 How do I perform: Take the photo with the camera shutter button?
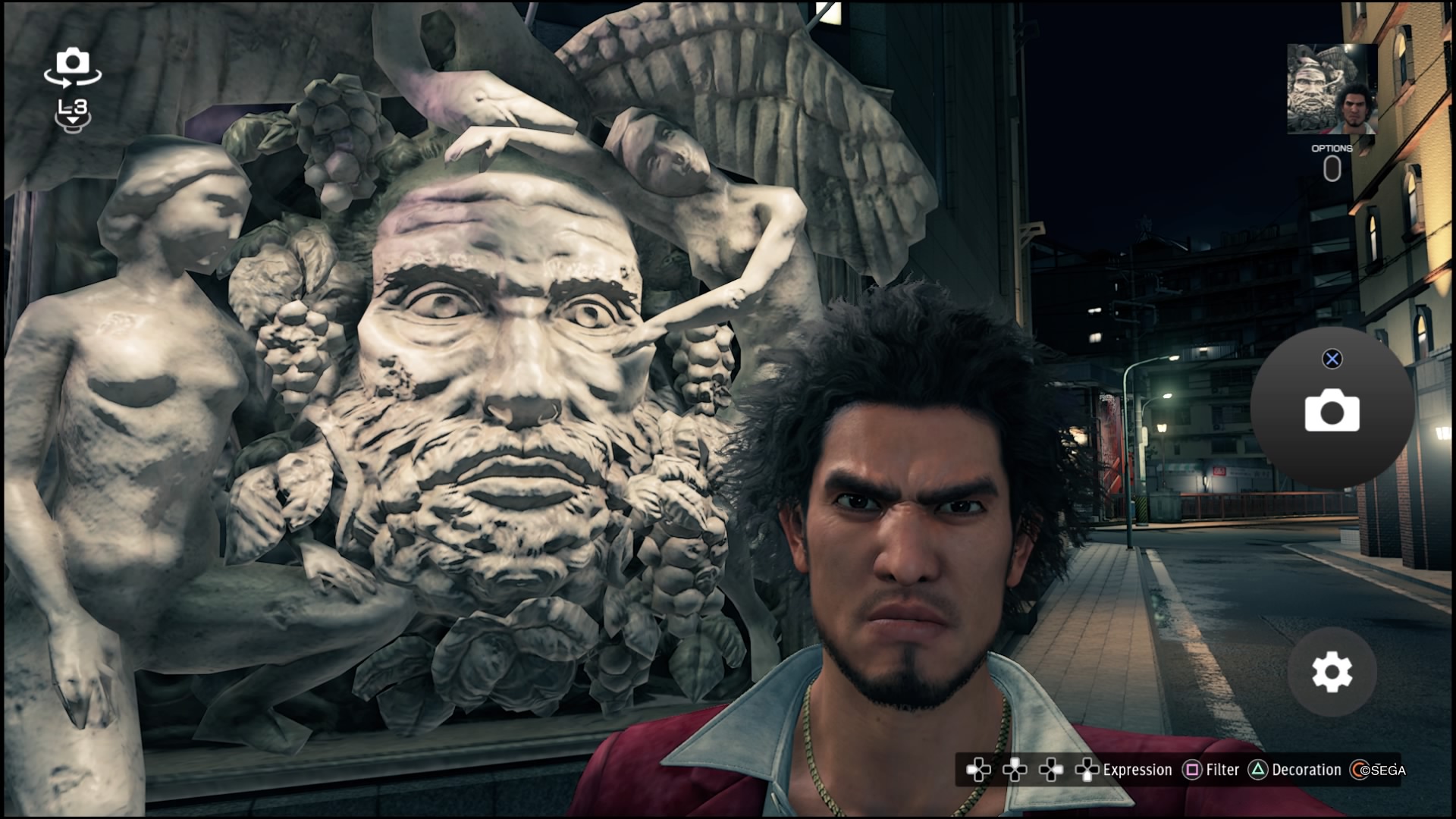click(1332, 410)
